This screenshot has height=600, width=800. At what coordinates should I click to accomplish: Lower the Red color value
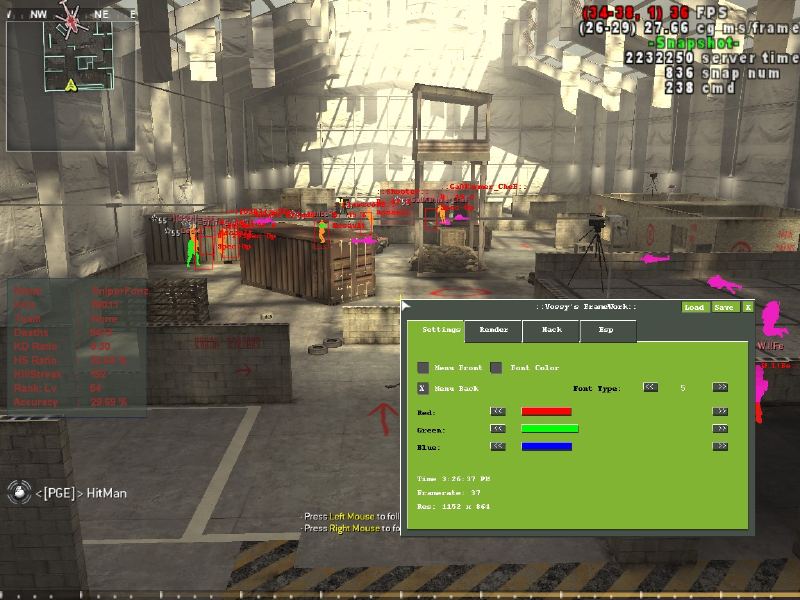click(497, 411)
